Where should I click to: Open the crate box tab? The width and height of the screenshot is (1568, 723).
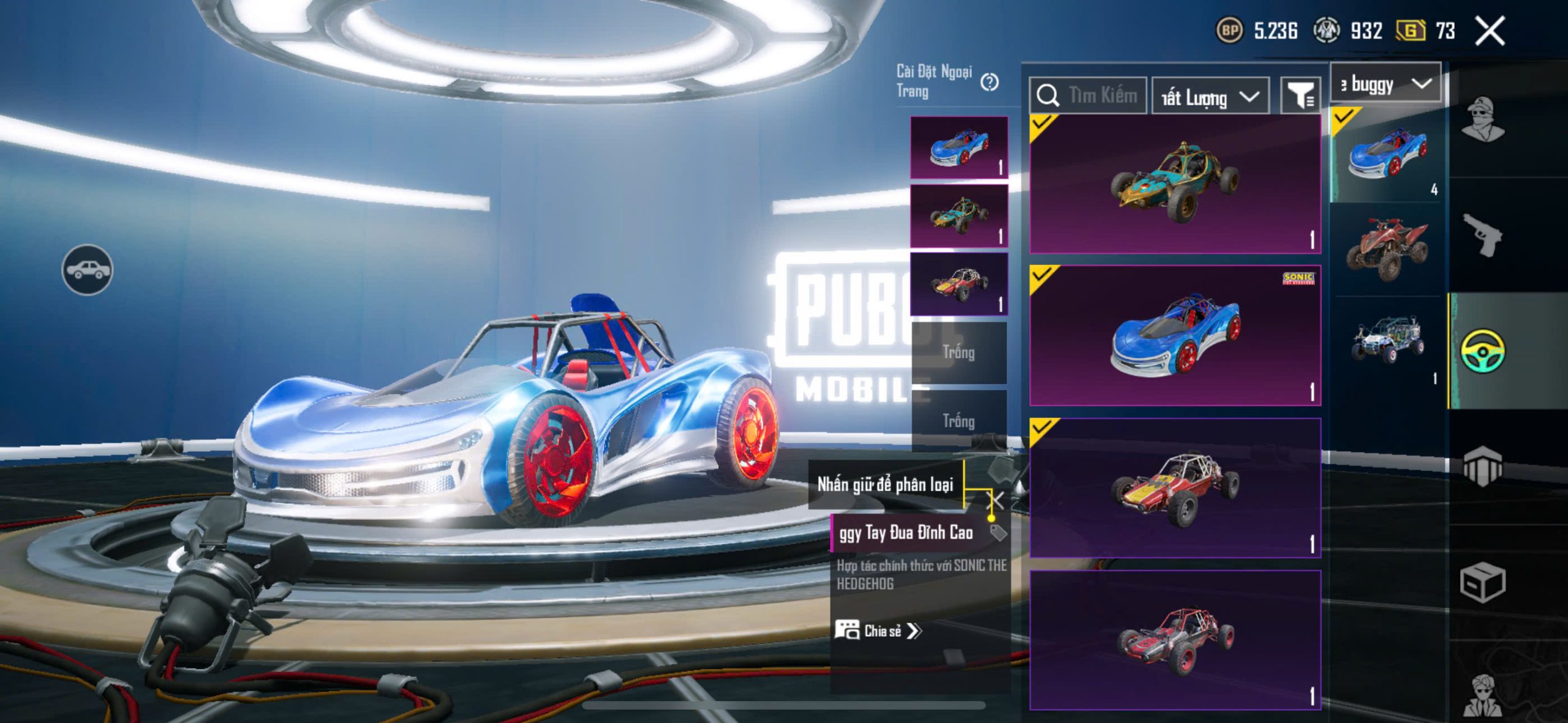tap(1482, 583)
